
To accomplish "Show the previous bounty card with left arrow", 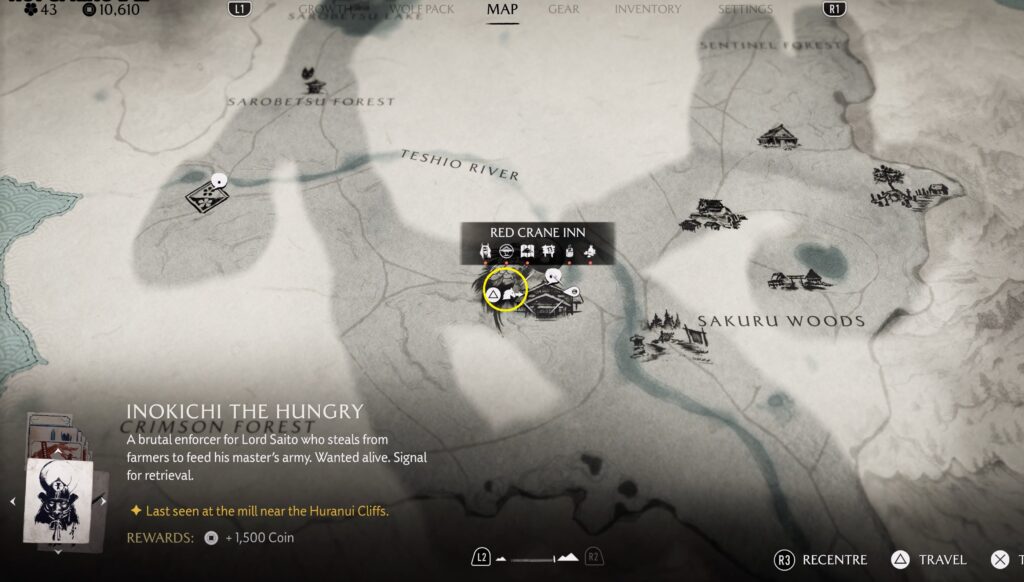I will 13,500.
